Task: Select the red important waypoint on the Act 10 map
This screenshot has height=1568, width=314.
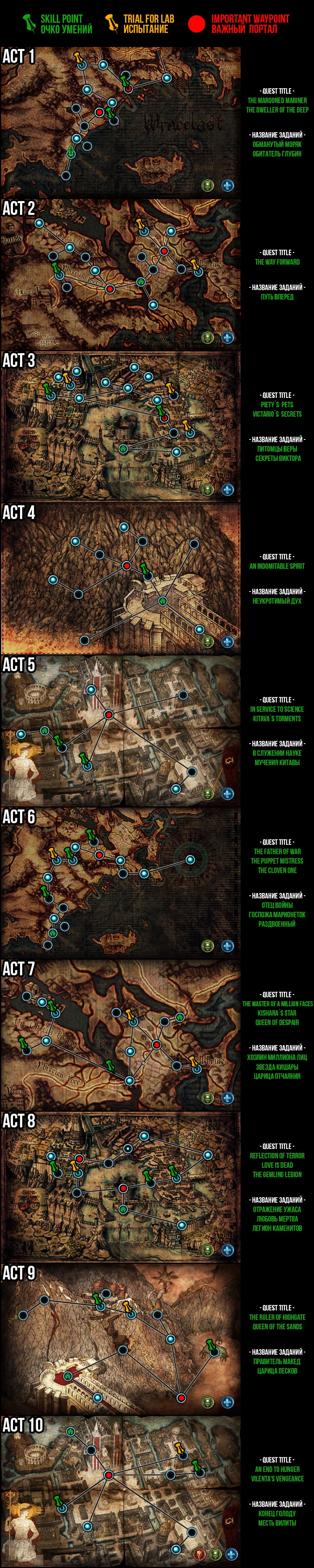Action: tap(109, 1475)
